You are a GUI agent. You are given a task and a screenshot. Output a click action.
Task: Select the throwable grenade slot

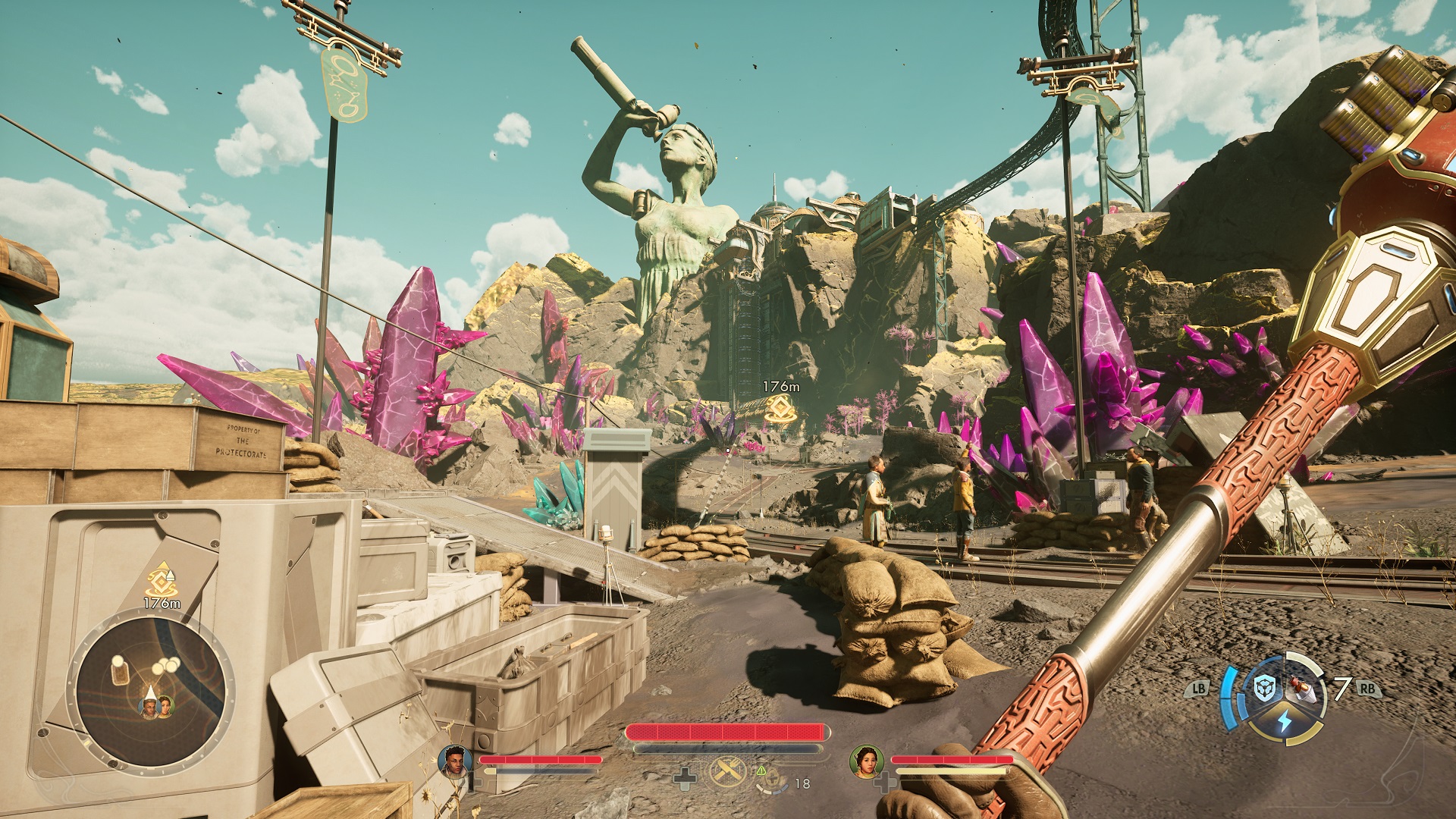(1301, 690)
